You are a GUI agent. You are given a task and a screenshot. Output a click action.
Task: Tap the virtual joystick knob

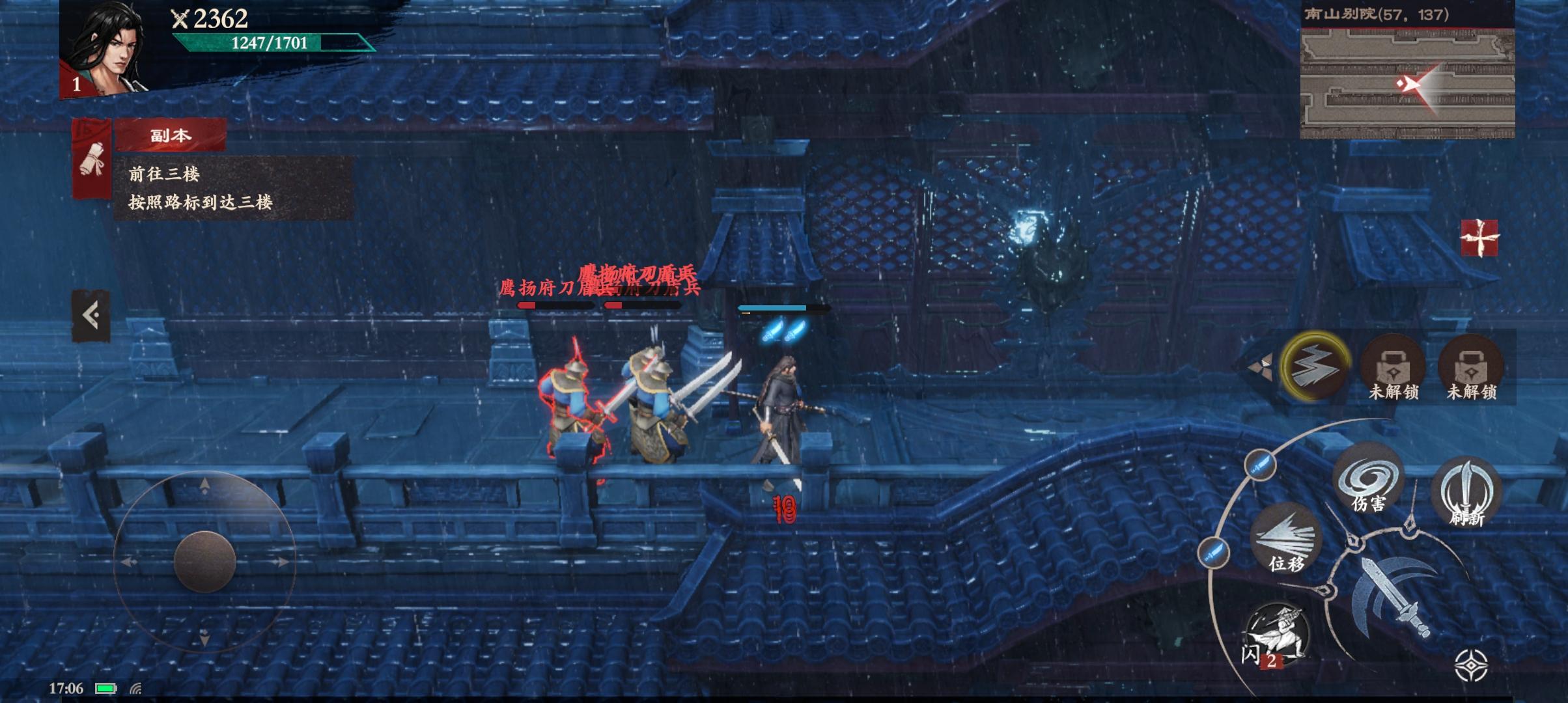click(204, 561)
